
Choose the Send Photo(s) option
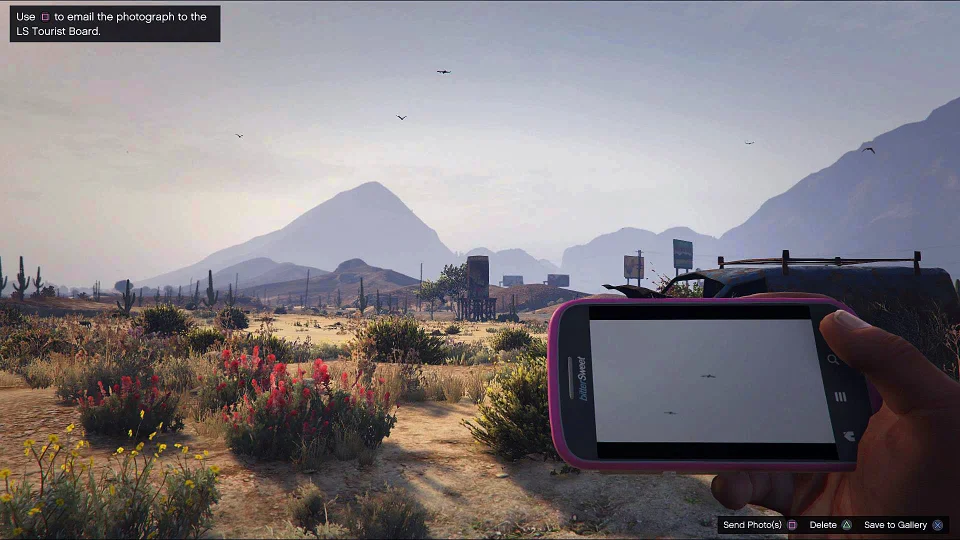click(759, 525)
